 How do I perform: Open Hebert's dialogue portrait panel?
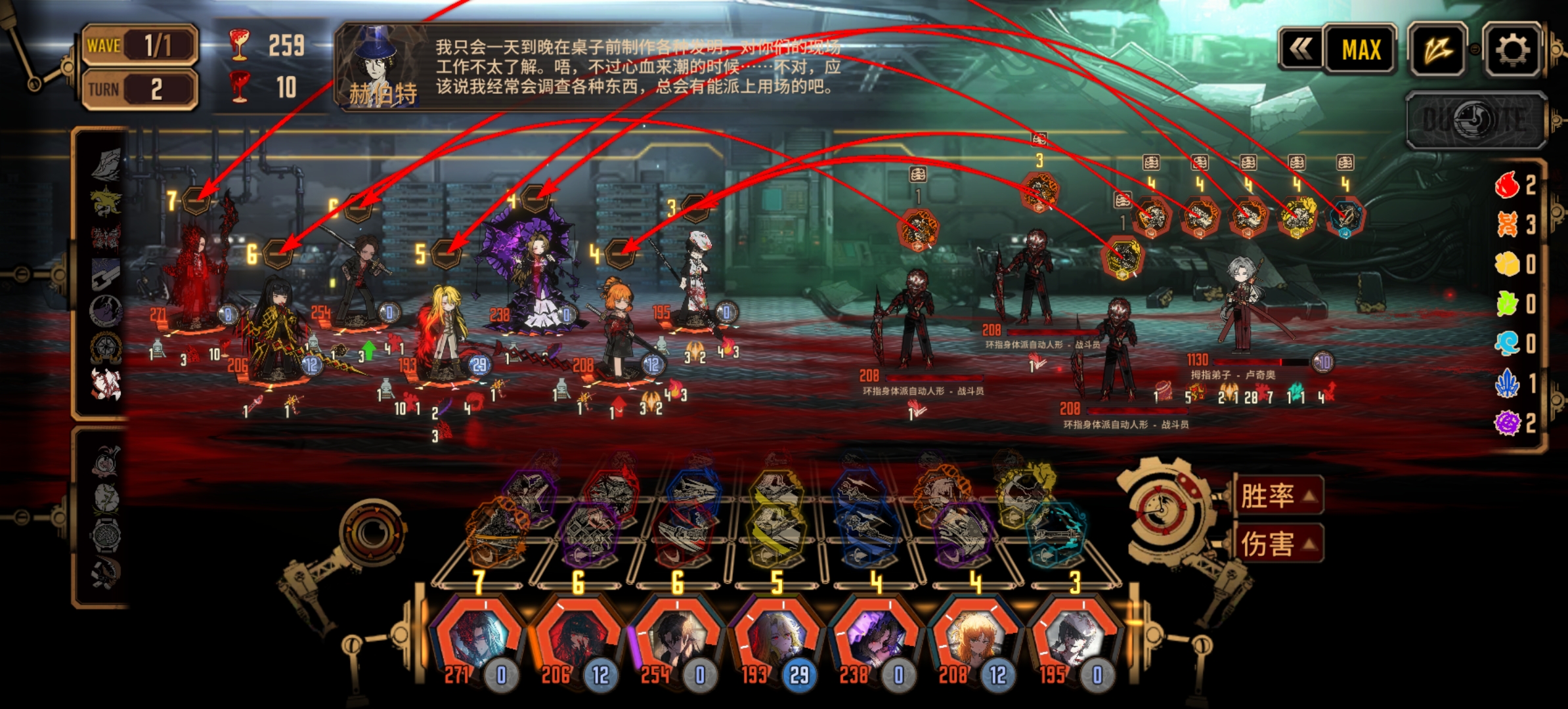[374, 62]
